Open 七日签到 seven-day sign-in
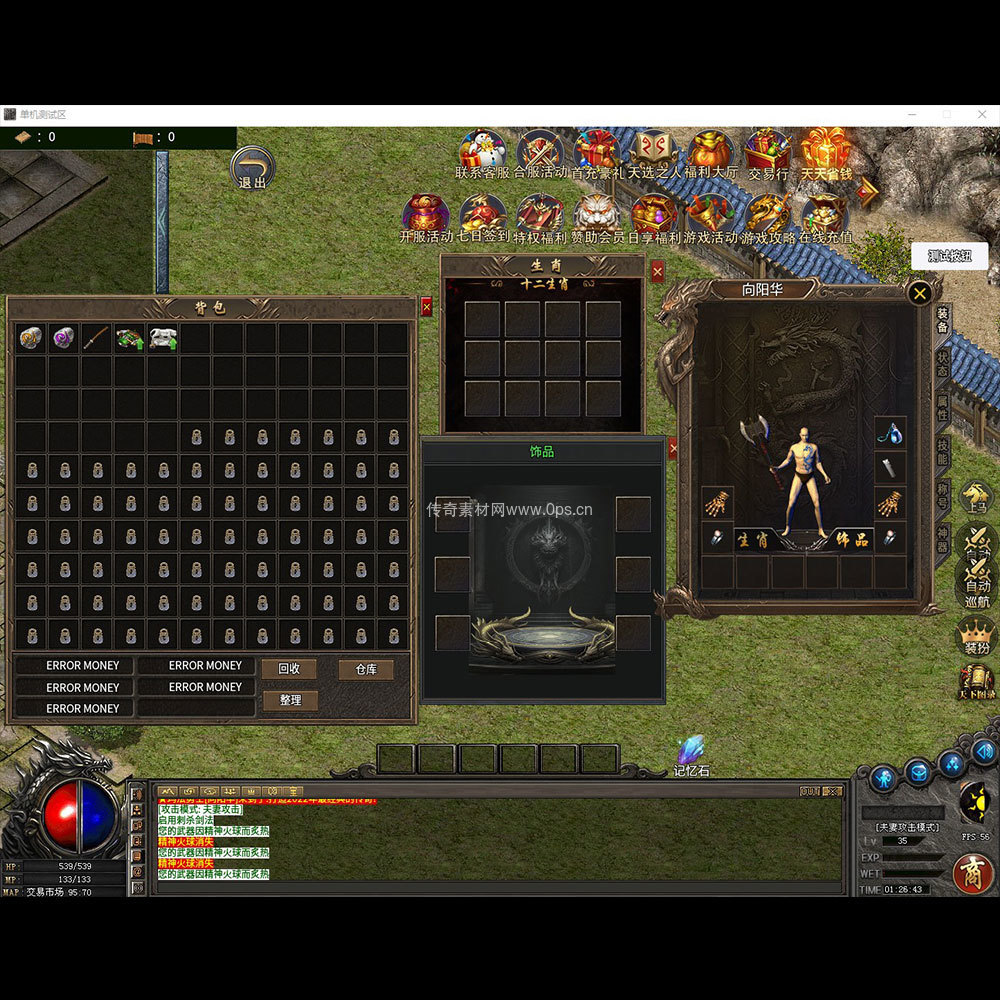The image size is (1000, 1000). click(482, 217)
